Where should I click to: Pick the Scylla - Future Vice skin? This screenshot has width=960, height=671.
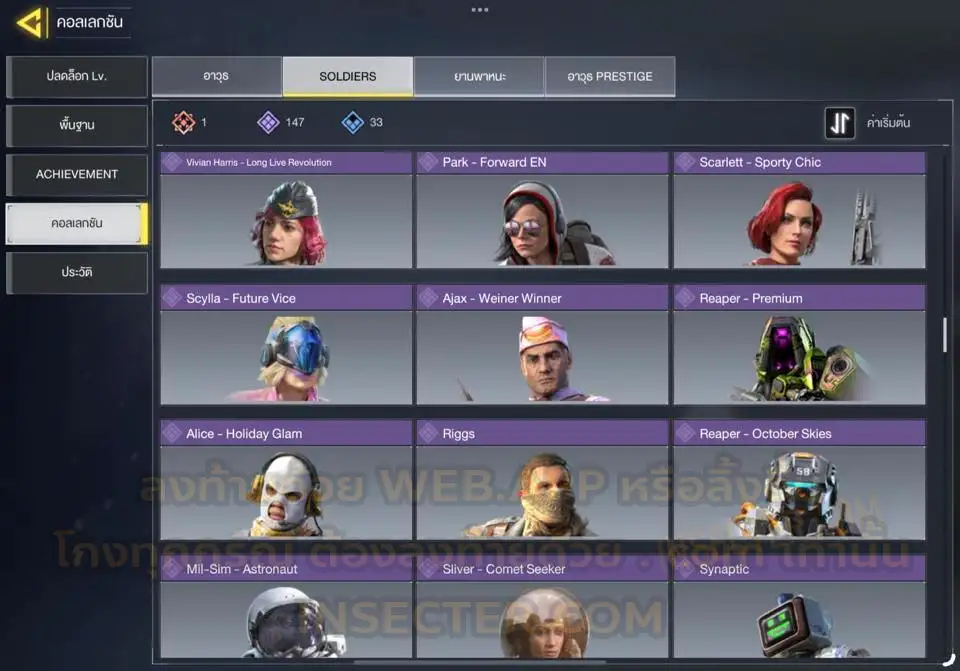[x=286, y=345]
